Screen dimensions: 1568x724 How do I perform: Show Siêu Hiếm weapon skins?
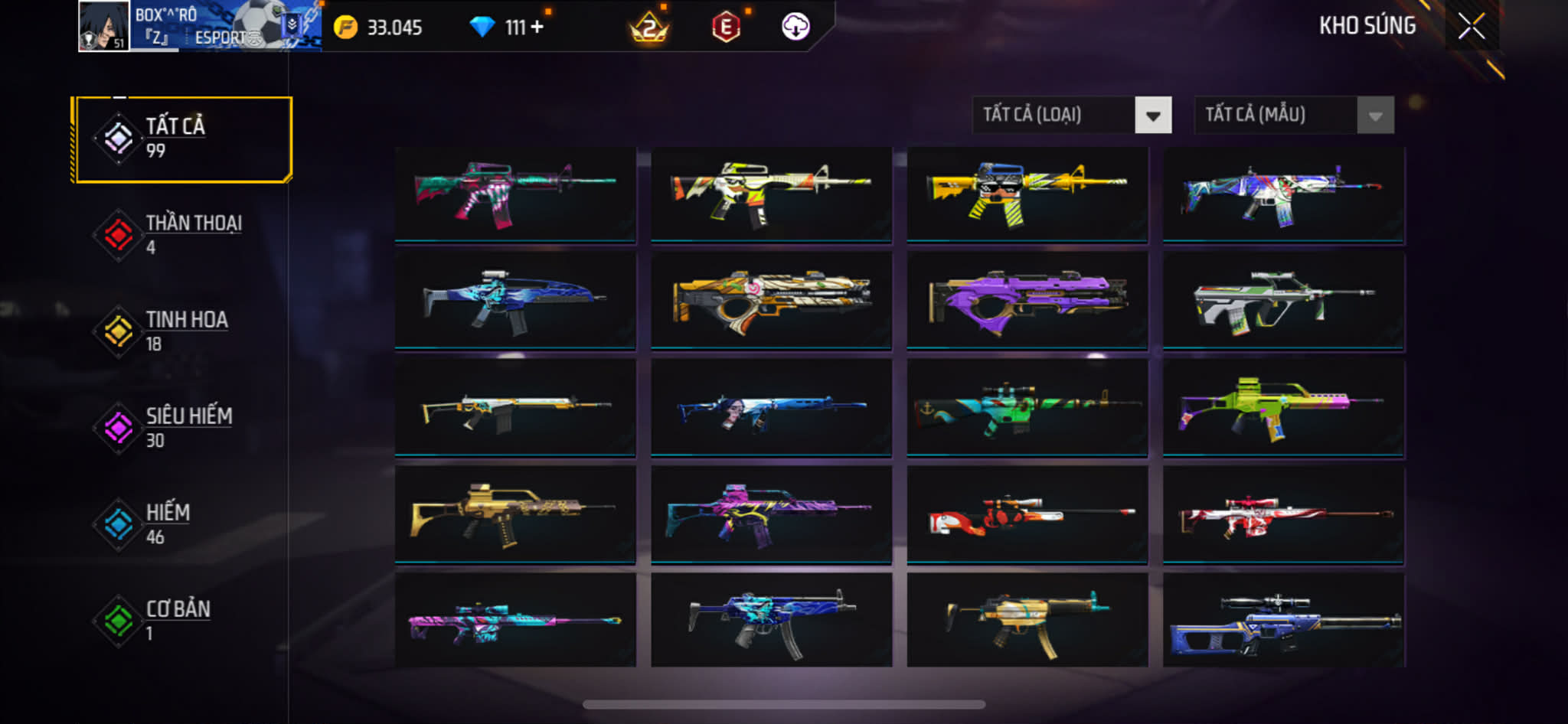click(182, 428)
